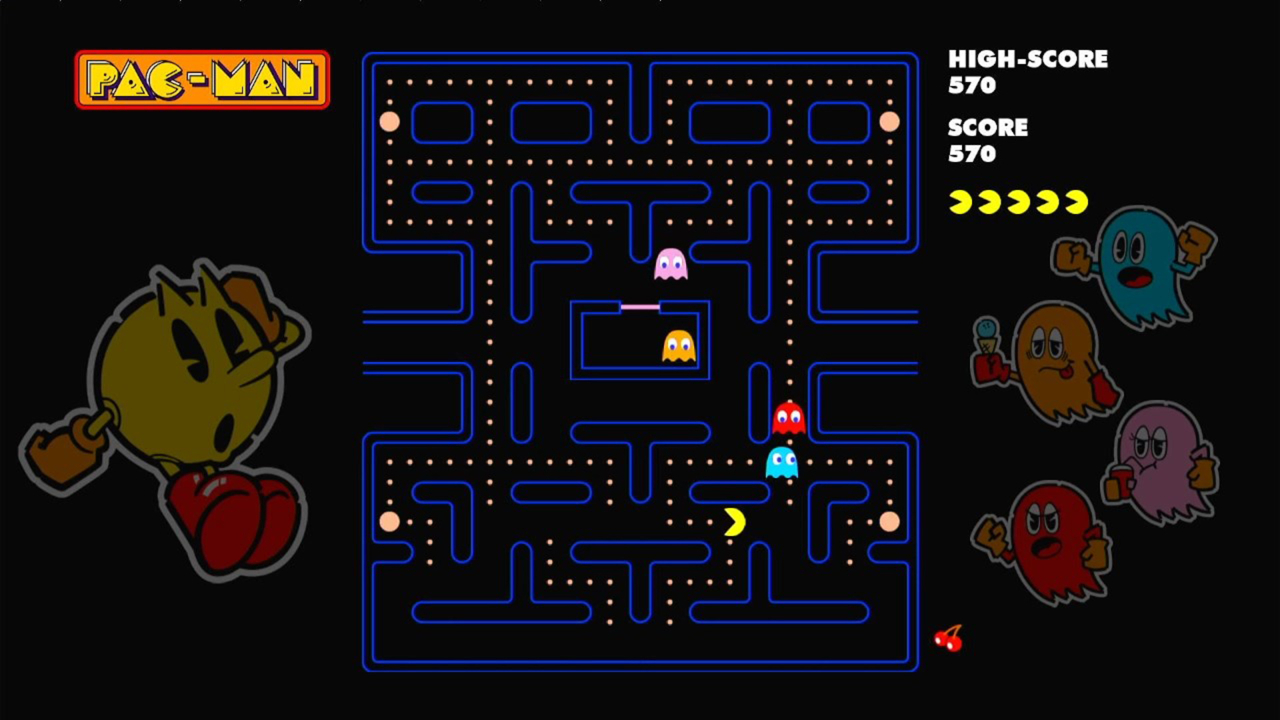The height and width of the screenshot is (720, 1280).
Task: Click the pink door of the ghost house
Action: click(x=639, y=307)
